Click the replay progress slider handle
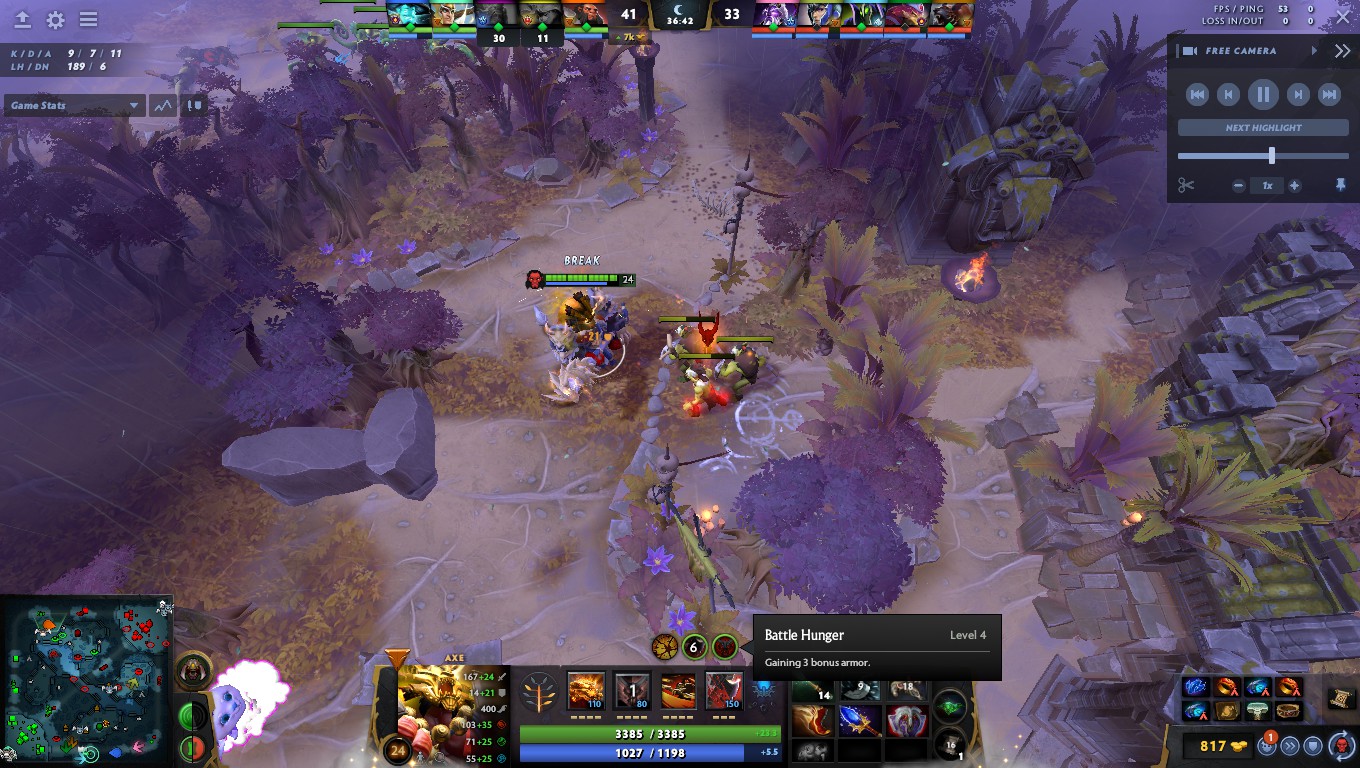 pyautogui.click(x=1272, y=155)
